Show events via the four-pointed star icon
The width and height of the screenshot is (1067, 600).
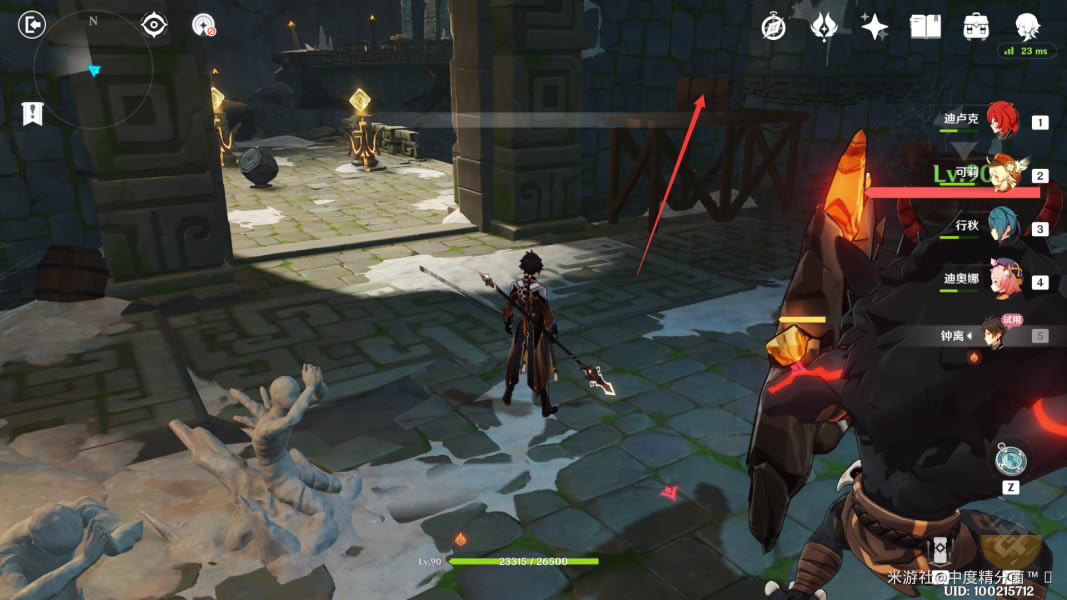875,27
